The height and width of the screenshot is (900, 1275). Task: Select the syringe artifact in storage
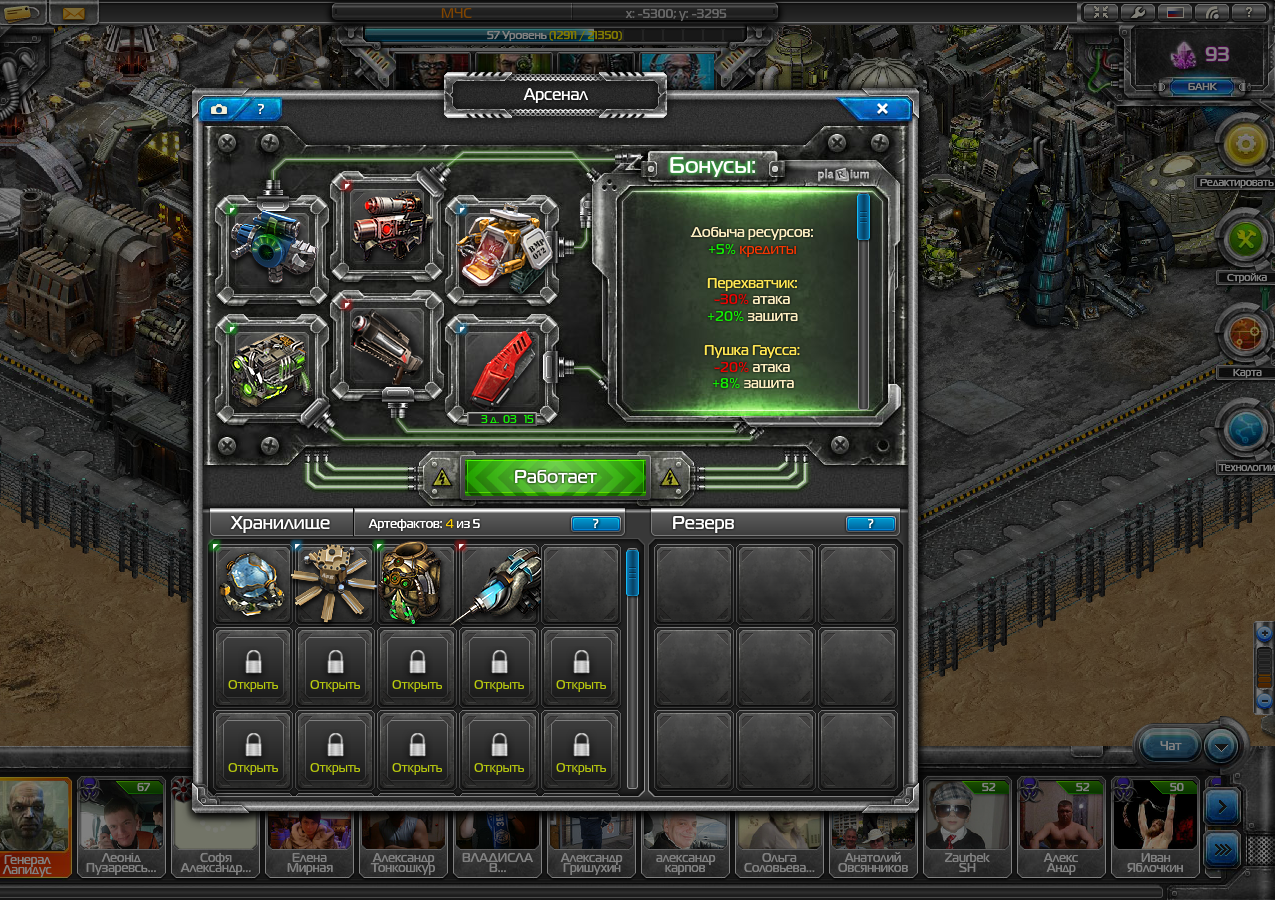click(500, 584)
